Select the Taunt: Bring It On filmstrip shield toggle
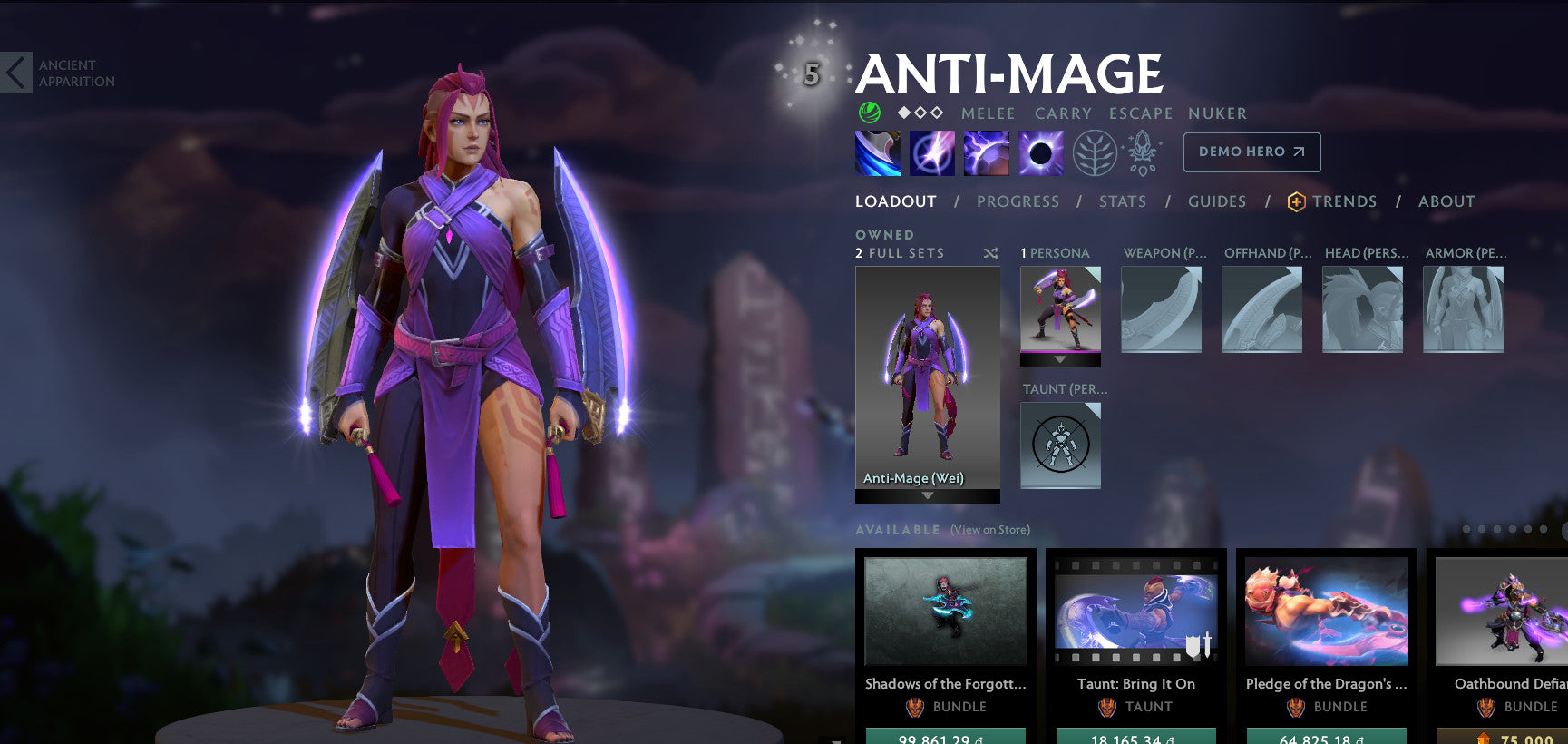Viewport: 1568px width, 744px height. [x=1199, y=648]
